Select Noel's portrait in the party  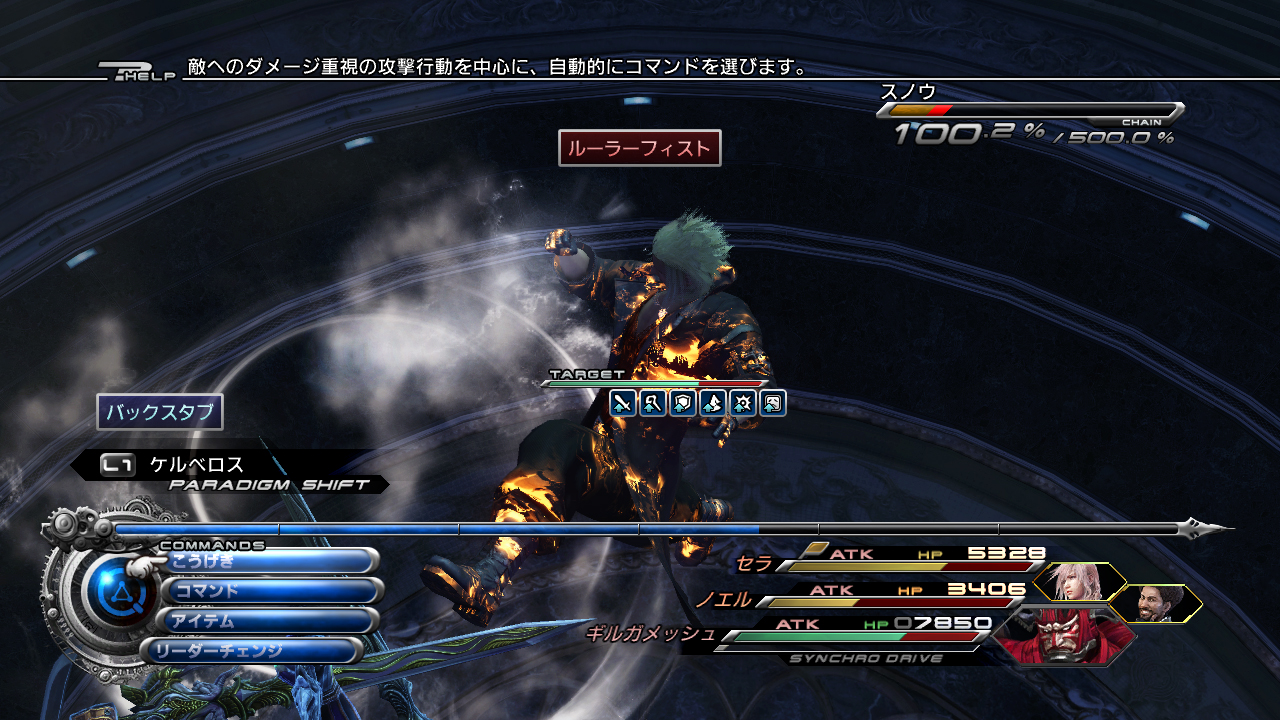[x=1157, y=603]
